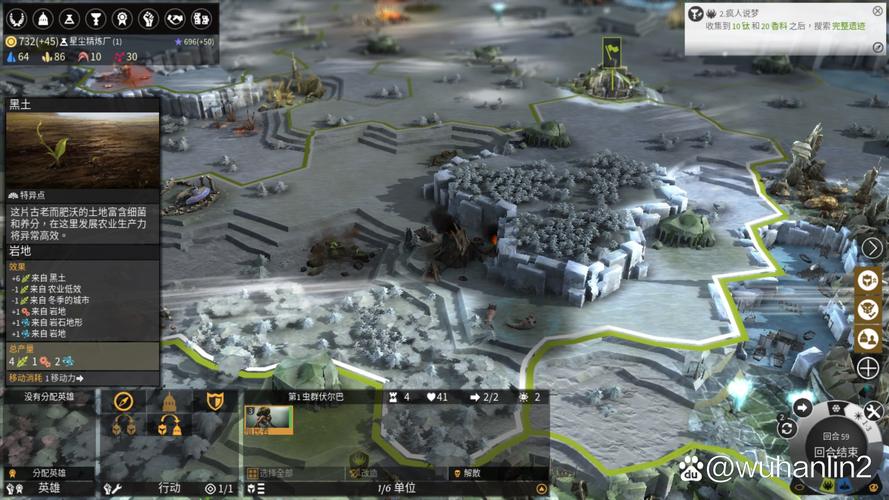Choose the compass explore action
The image size is (889, 500).
tap(124, 401)
